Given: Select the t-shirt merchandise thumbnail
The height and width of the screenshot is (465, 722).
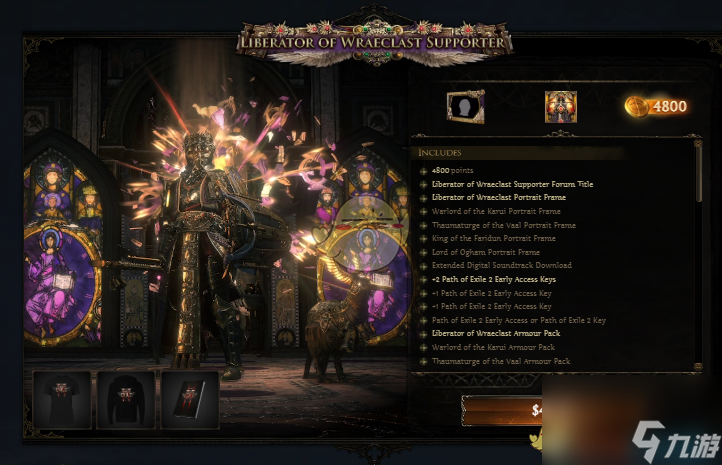Looking at the screenshot, I should pyautogui.click(x=61, y=400).
